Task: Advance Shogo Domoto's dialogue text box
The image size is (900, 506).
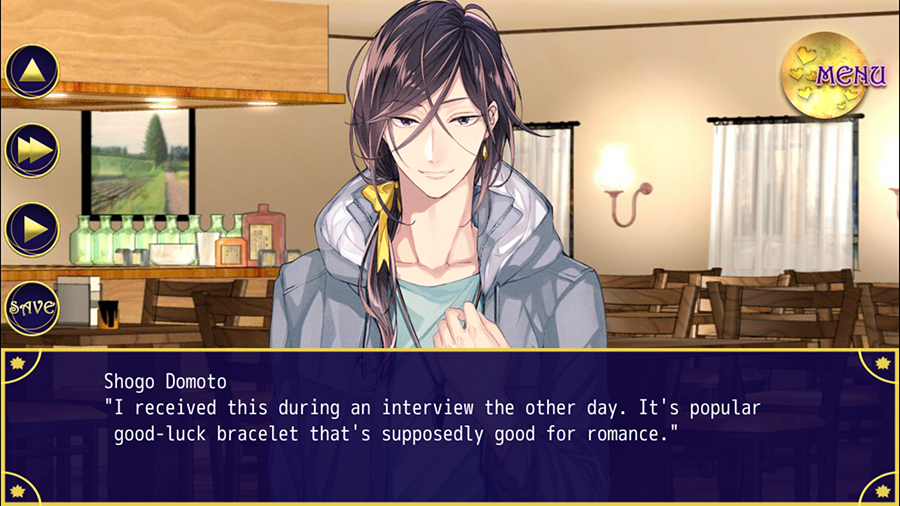Action: click(450, 425)
